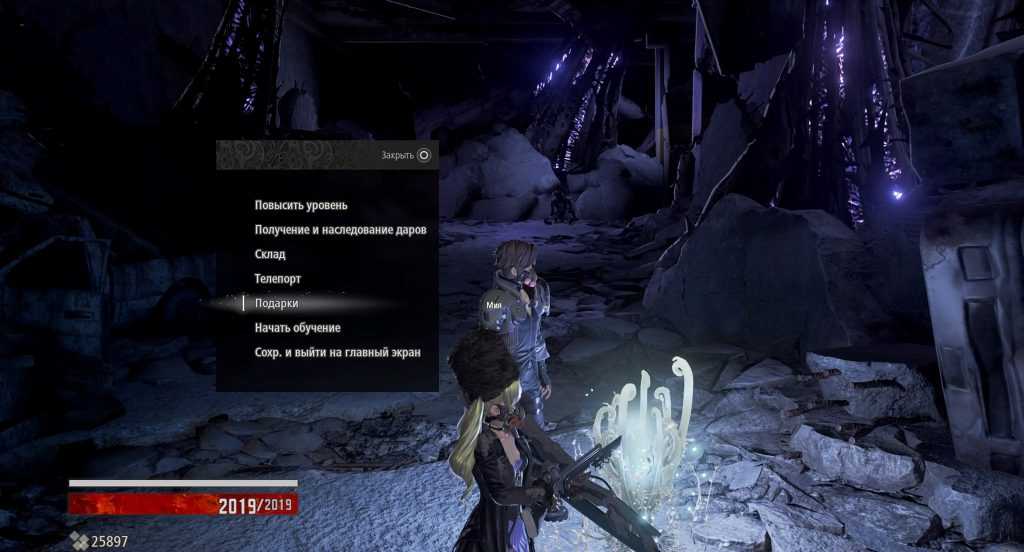Choose "Сохр. и выйти на главный экран"
Image resolution: width=1024 pixels, height=552 pixels.
coord(337,352)
